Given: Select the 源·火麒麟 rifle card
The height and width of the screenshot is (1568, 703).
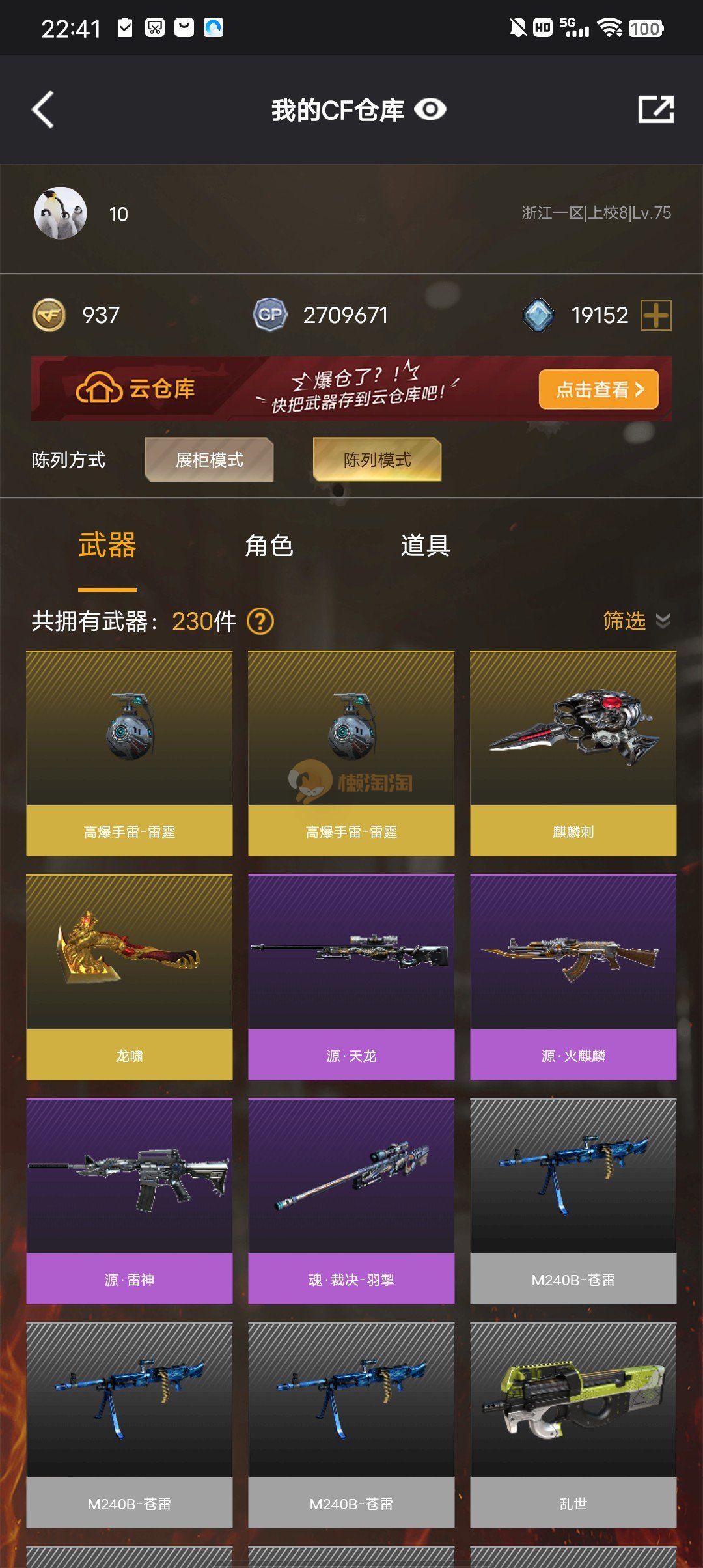Looking at the screenshot, I should [x=573, y=977].
